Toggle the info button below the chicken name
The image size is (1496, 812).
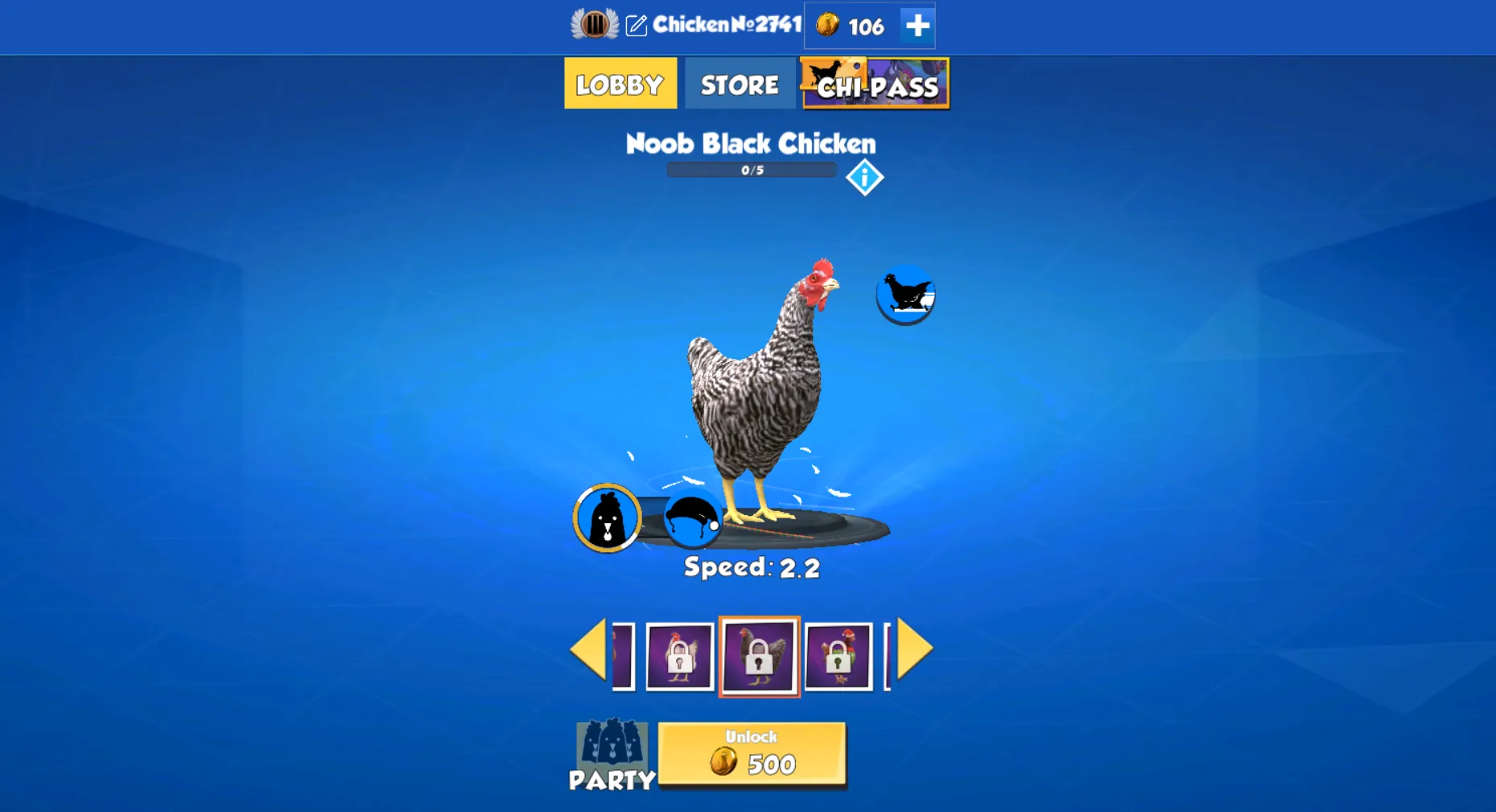coord(864,177)
